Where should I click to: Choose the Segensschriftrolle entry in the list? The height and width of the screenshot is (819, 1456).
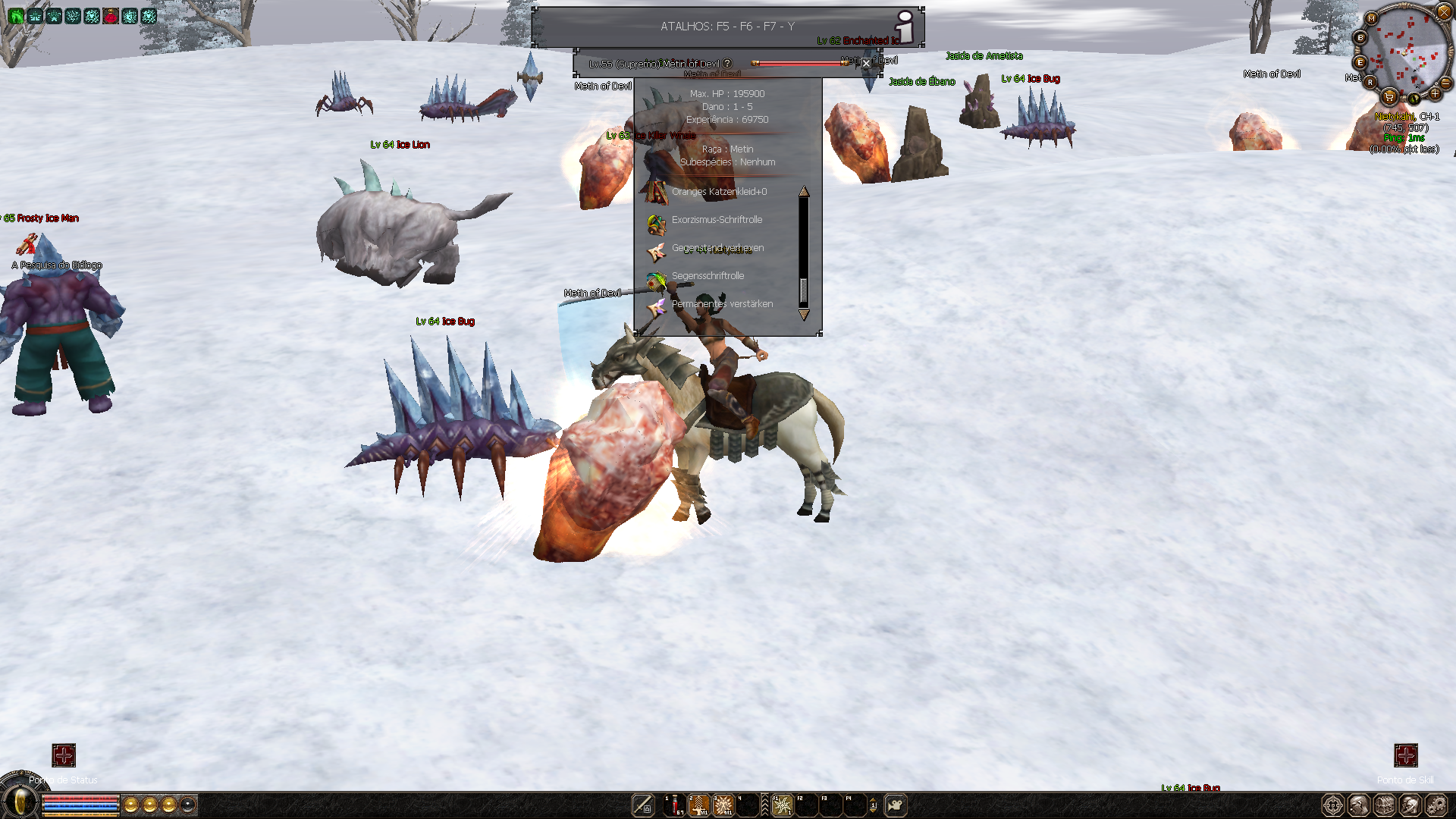click(x=707, y=276)
